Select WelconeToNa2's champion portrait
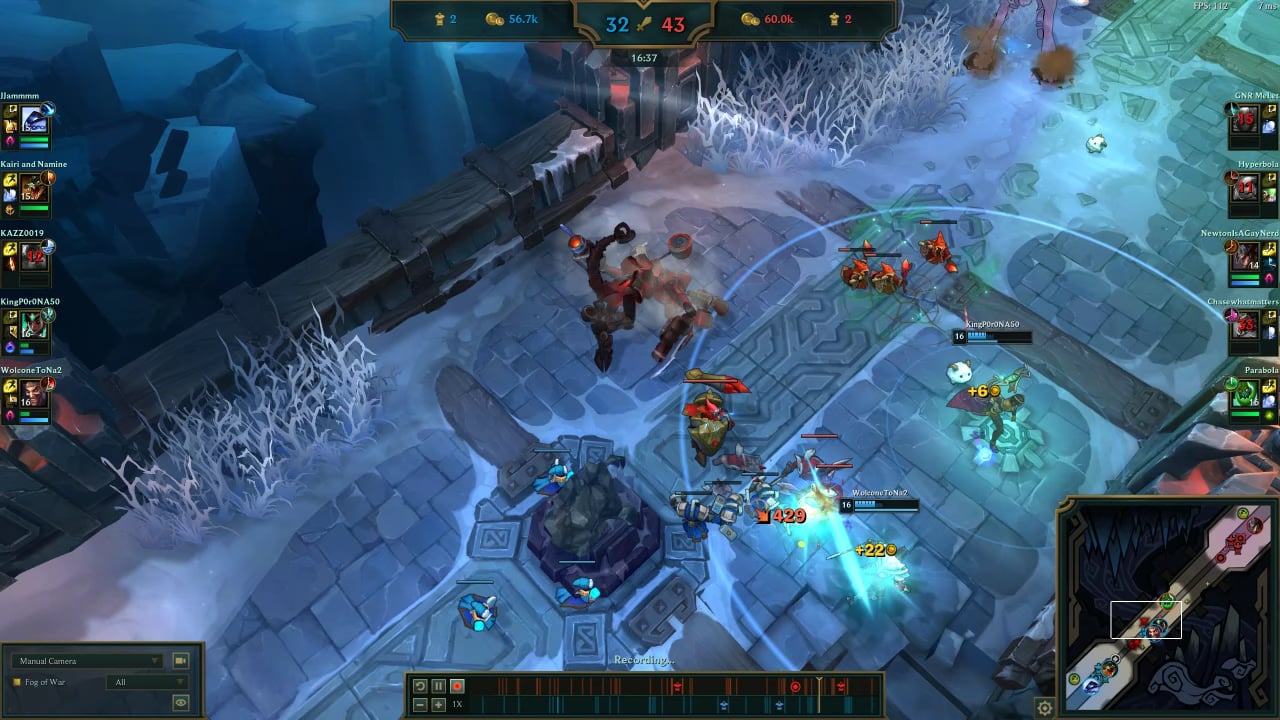1280x720 pixels. (35, 393)
